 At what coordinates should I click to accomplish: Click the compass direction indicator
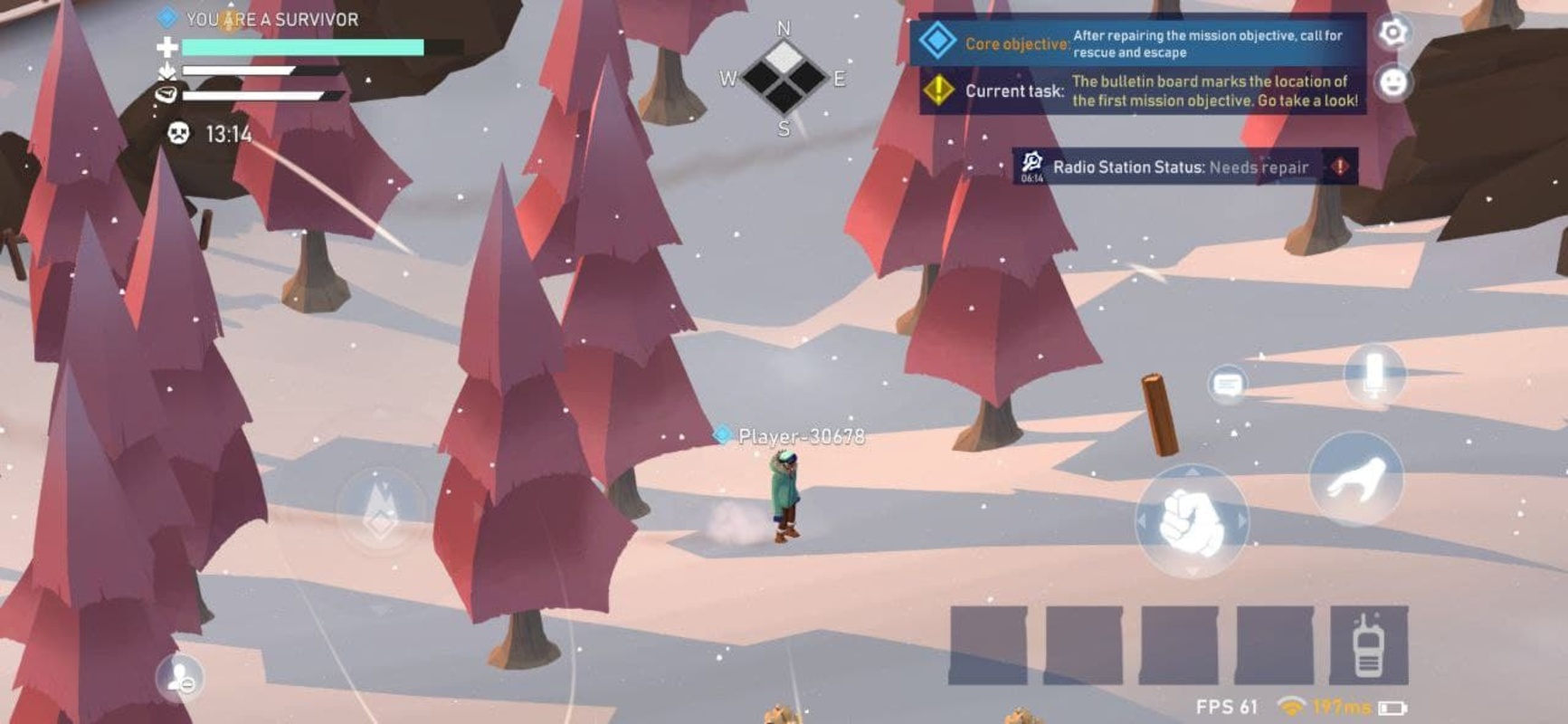[784, 79]
